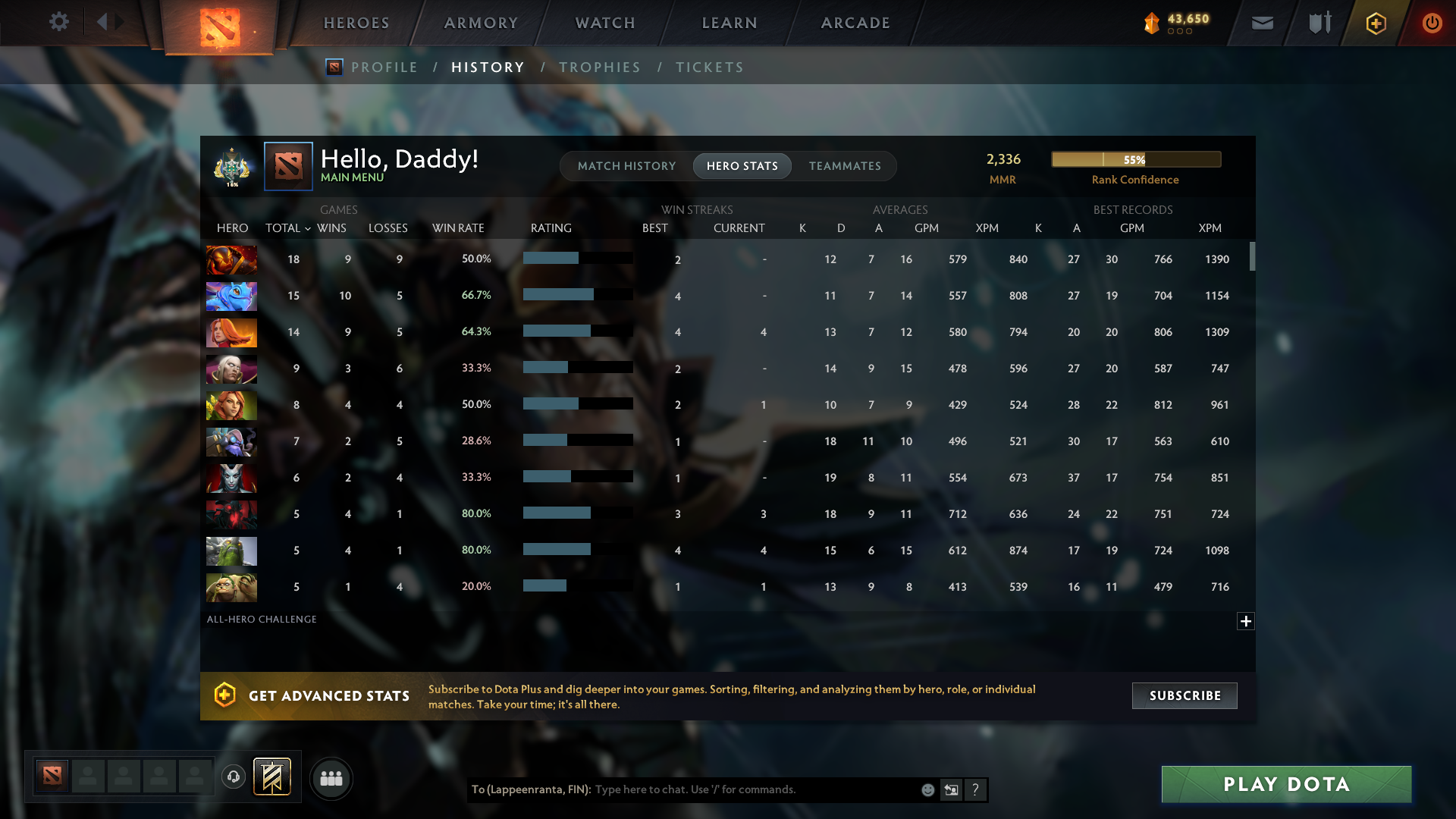Open the settings gear menu
The image size is (1456, 819).
click(59, 22)
